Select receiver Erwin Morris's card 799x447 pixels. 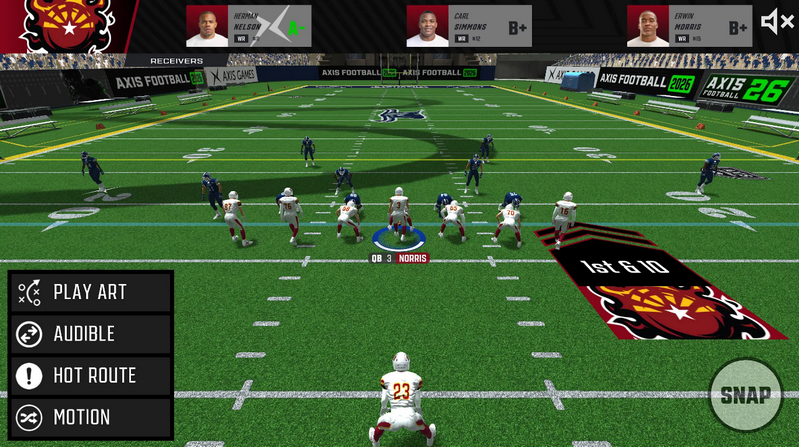(688, 26)
